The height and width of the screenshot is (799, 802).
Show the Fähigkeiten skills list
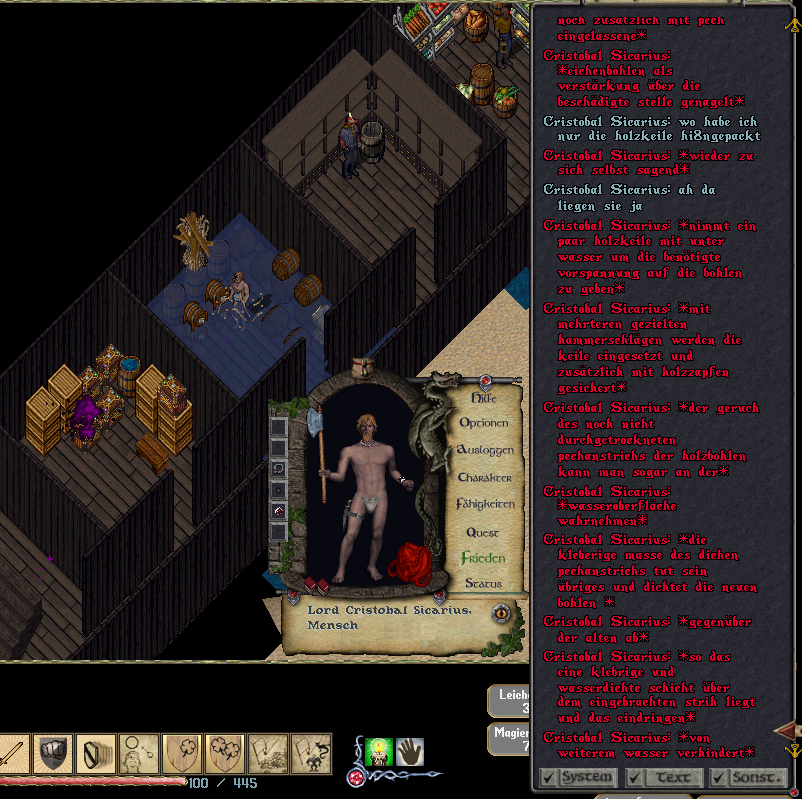point(485,505)
